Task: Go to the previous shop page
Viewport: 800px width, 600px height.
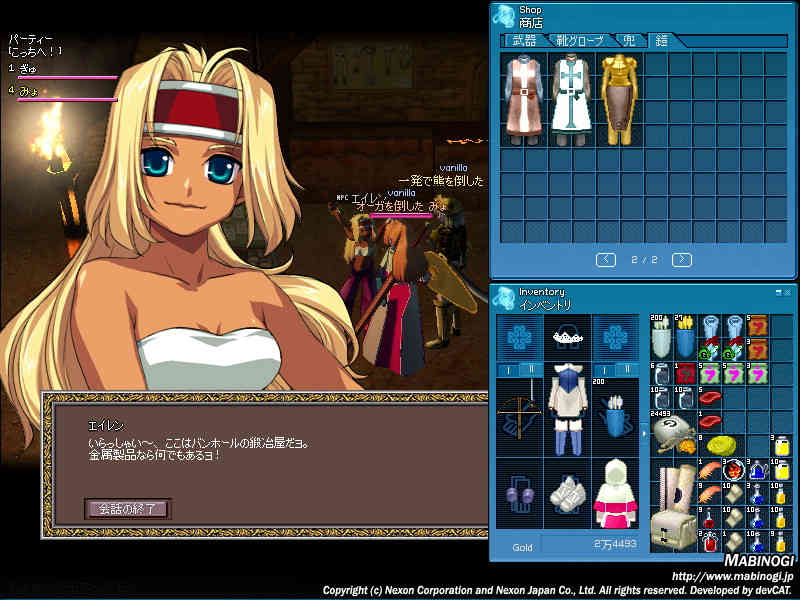Action: [606, 260]
